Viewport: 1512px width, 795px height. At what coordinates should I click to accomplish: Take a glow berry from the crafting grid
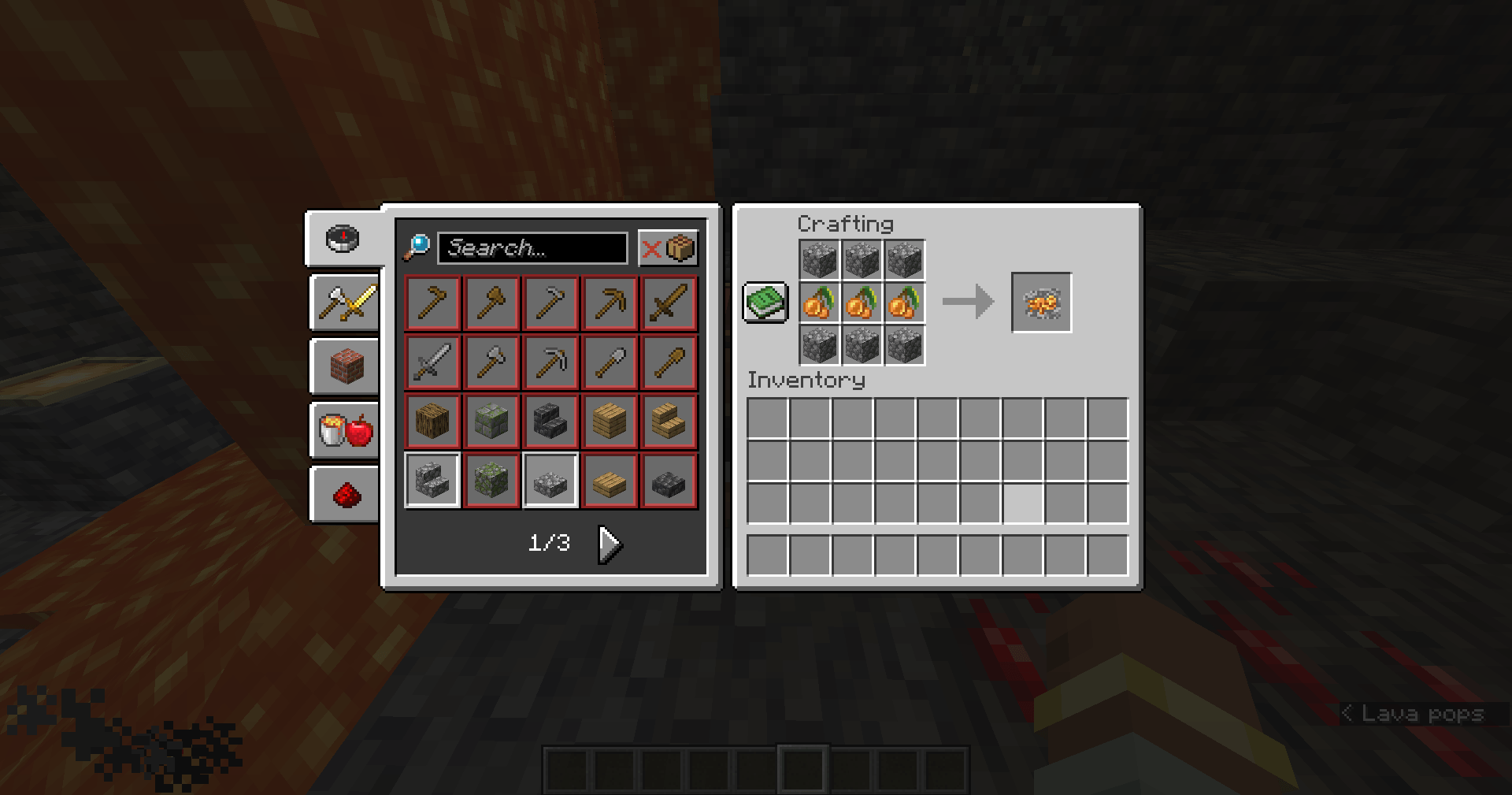862,301
